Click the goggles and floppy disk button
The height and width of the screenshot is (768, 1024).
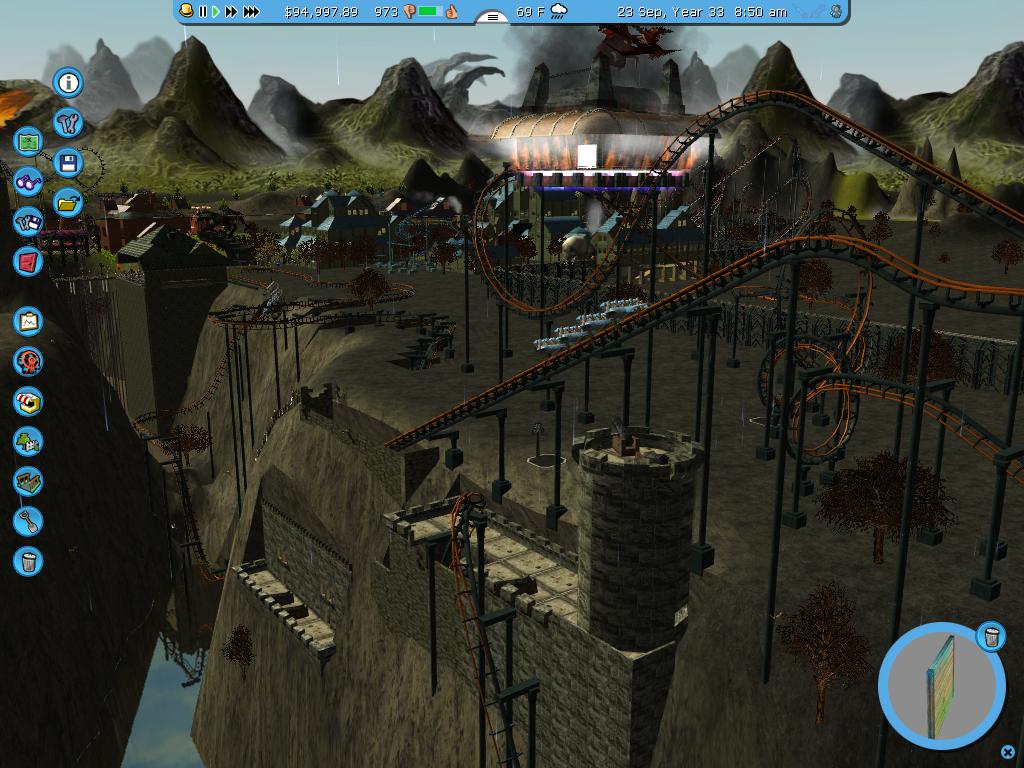[x=28, y=222]
